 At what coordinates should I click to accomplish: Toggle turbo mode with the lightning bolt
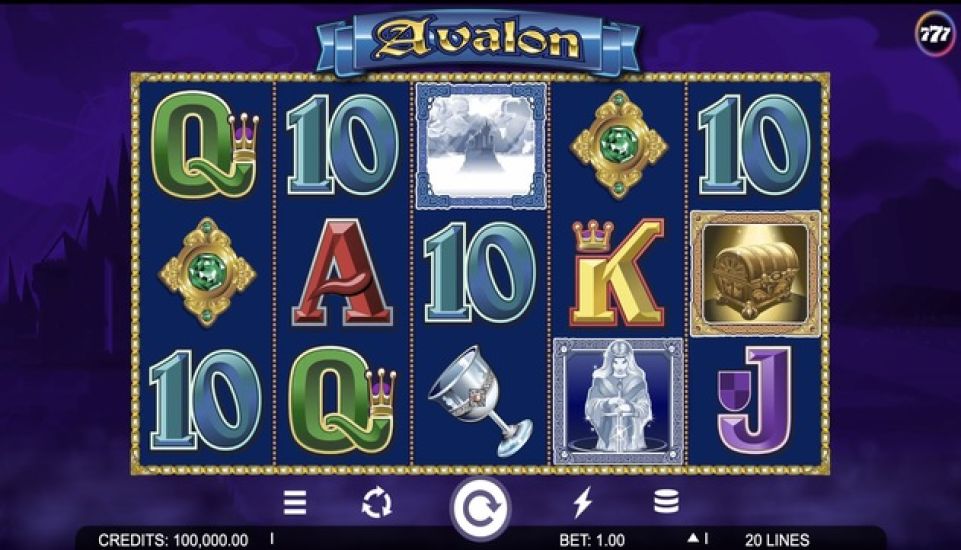coord(582,502)
